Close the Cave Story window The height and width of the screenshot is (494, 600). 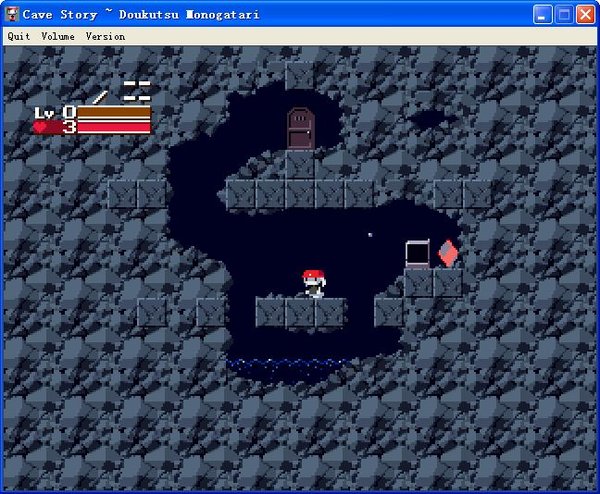585,14
